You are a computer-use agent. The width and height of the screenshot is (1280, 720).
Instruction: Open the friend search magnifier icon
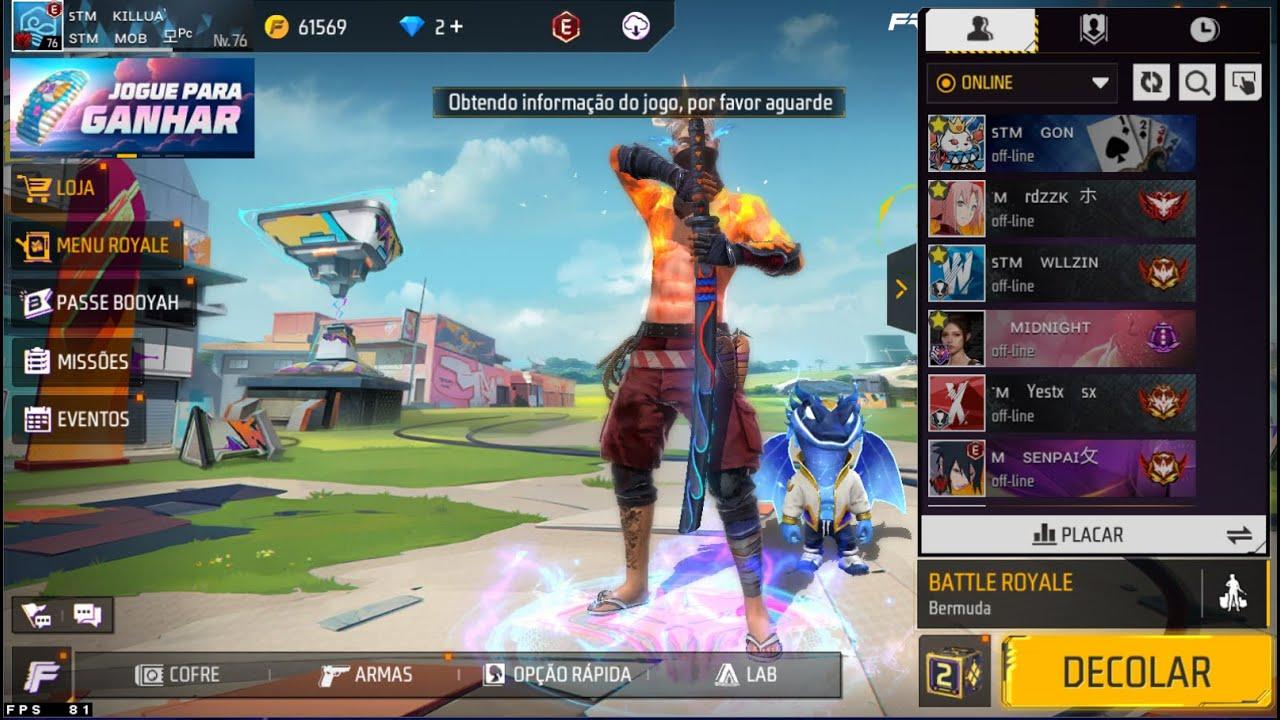(1196, 82)
